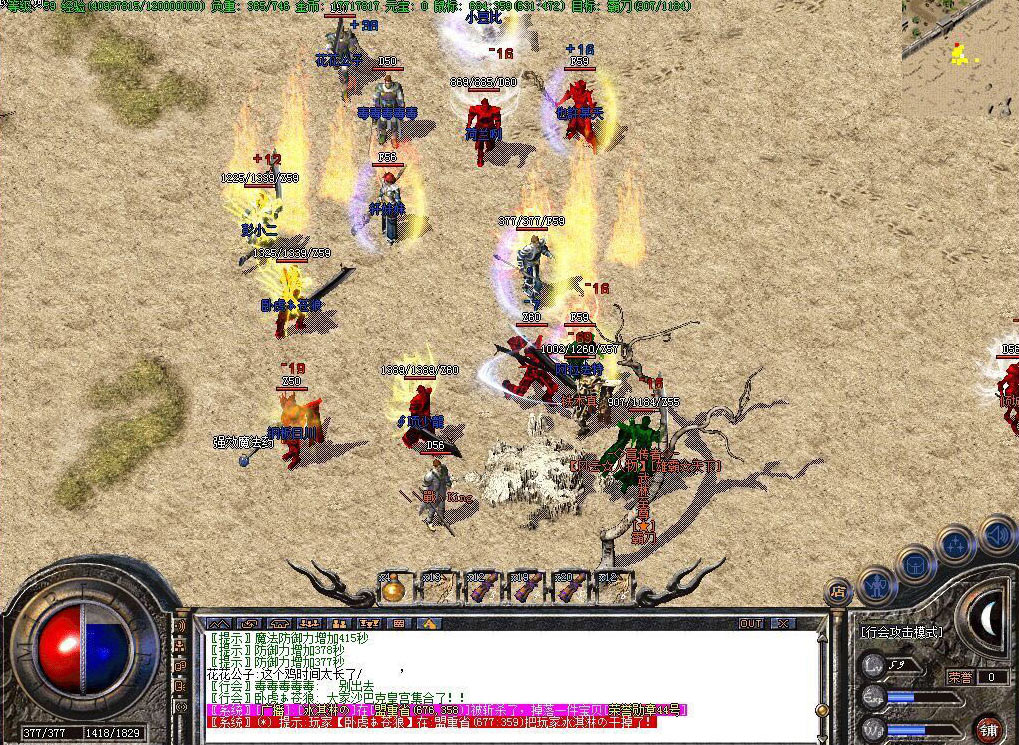Open the minimap in the top-right corner
The image size is (1019, 745).
[x=960, y=55]
